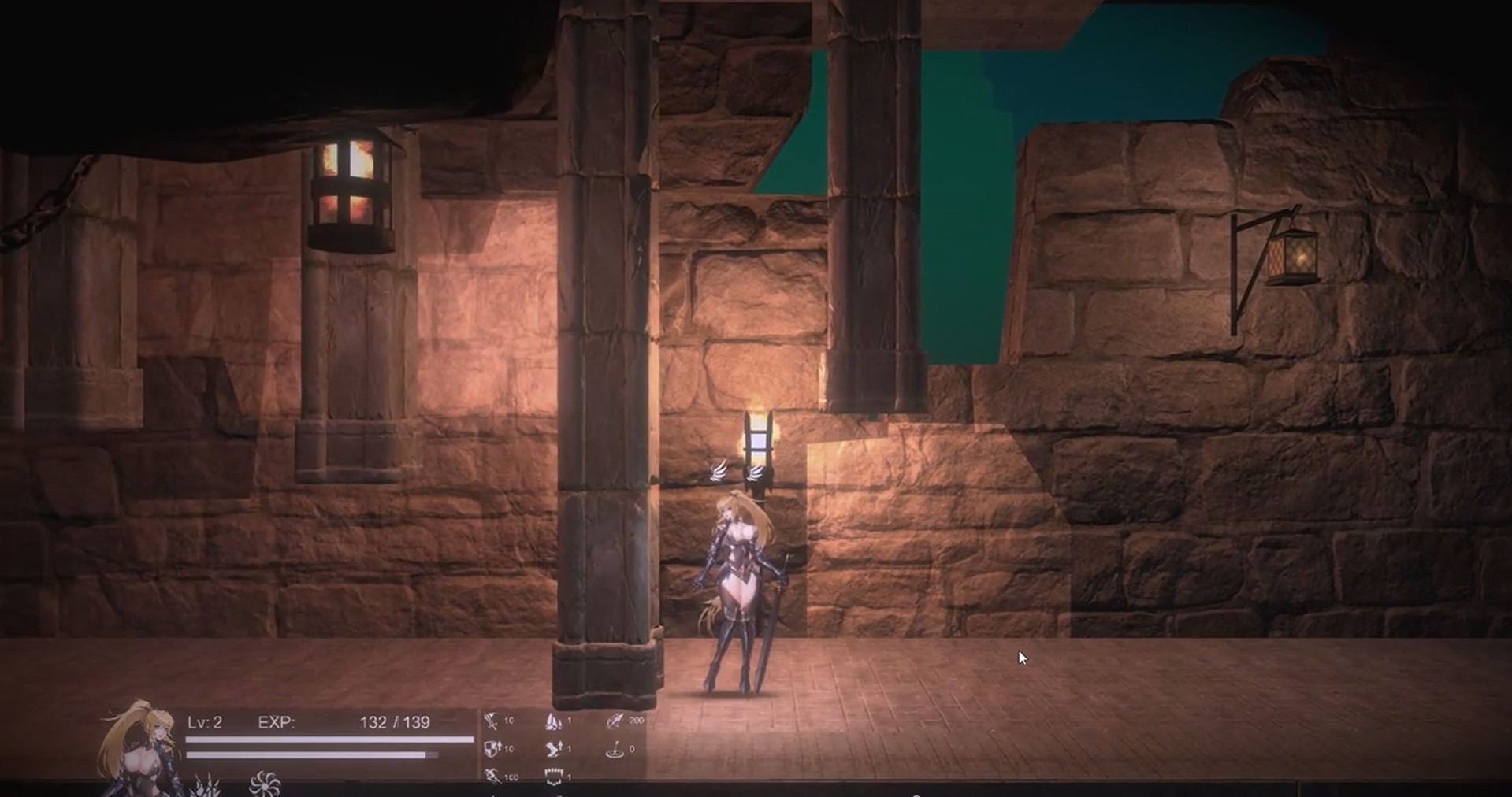
Task: Click the Lv: 2 level label
Action: coord(207,721)
